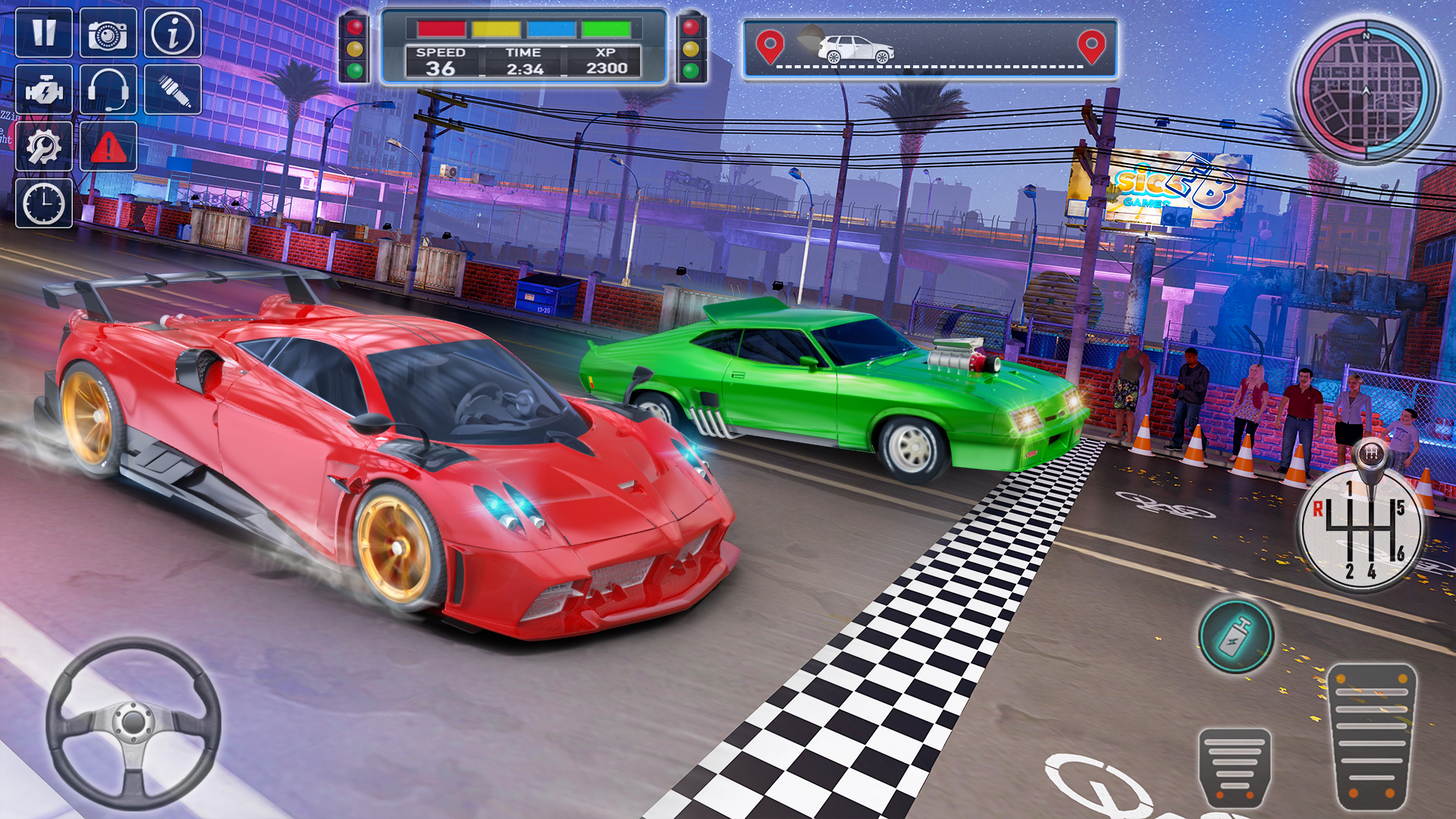Pause the race
This screenshot has height=819, width=1456.
coord(43,33)
